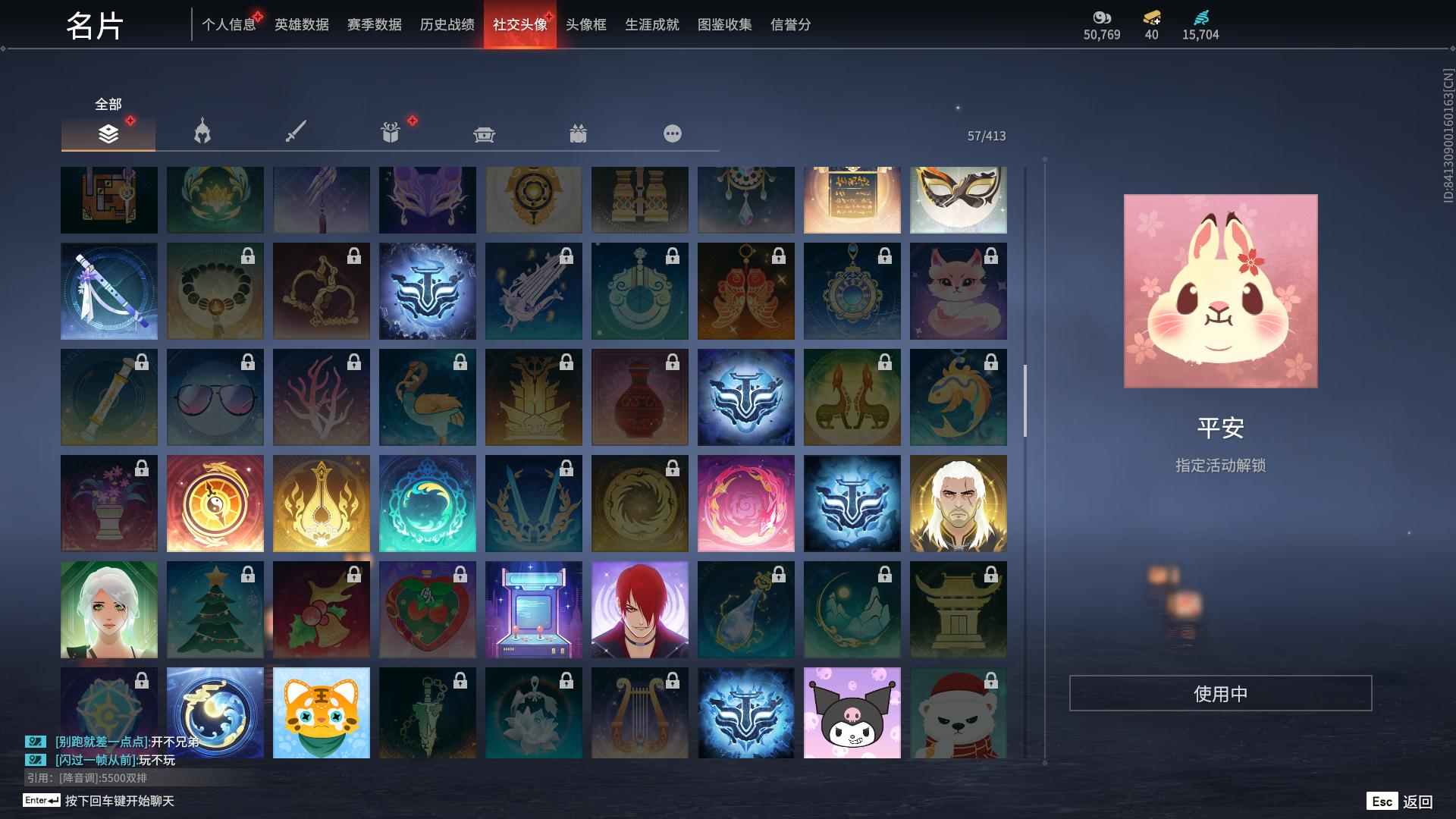The height and width of the screenshot is (819, 1456).
Task: Click the ellipsis more-categories filter icon
Action: (672, 133)
